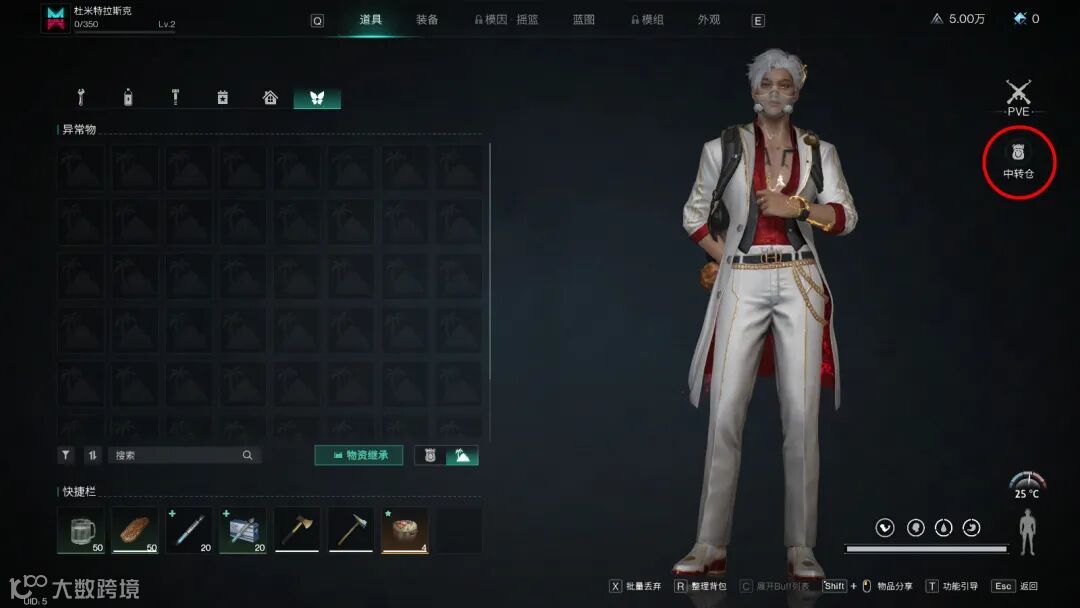
Task: Select the house category filter
Action: click(x=270, y=98)
